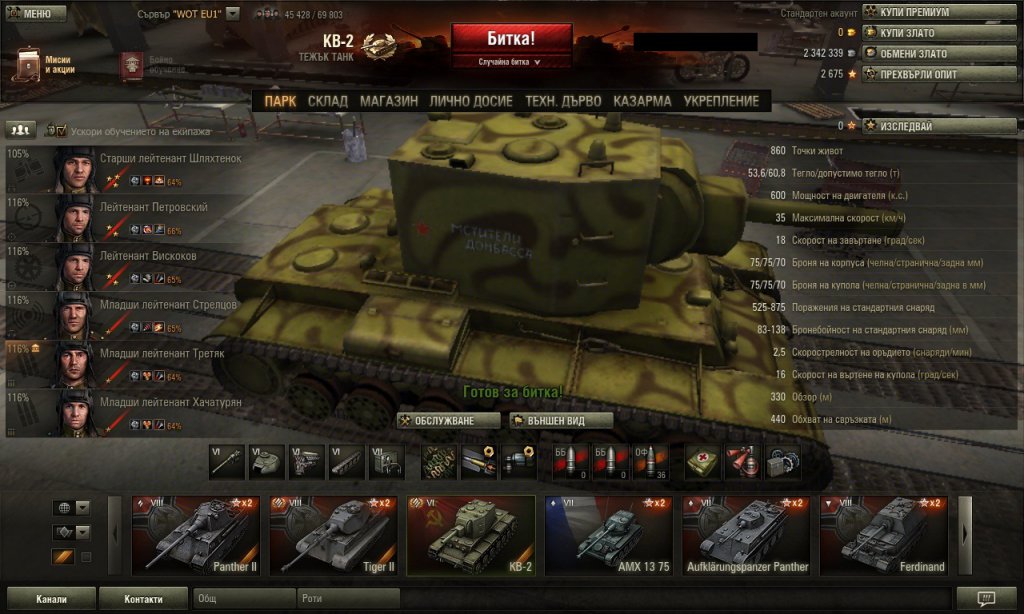Open the Меню button
1024x614 pixels.
[36, 14]
